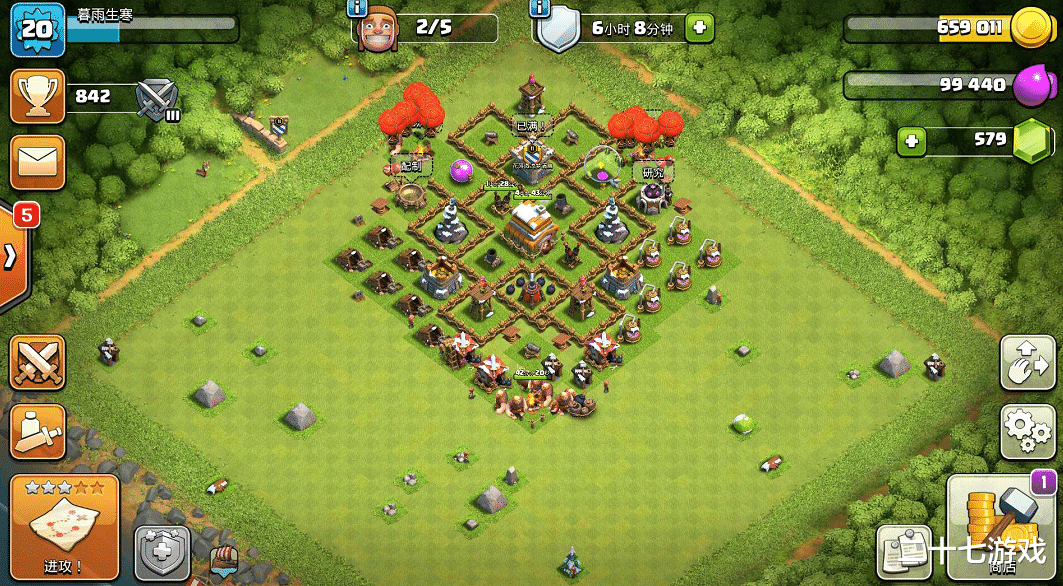The height and width of the screenshot is (586, 1063).
Task: Tap the league crossed swords badge
Action: pyautogui.click(x=157, y=97)
